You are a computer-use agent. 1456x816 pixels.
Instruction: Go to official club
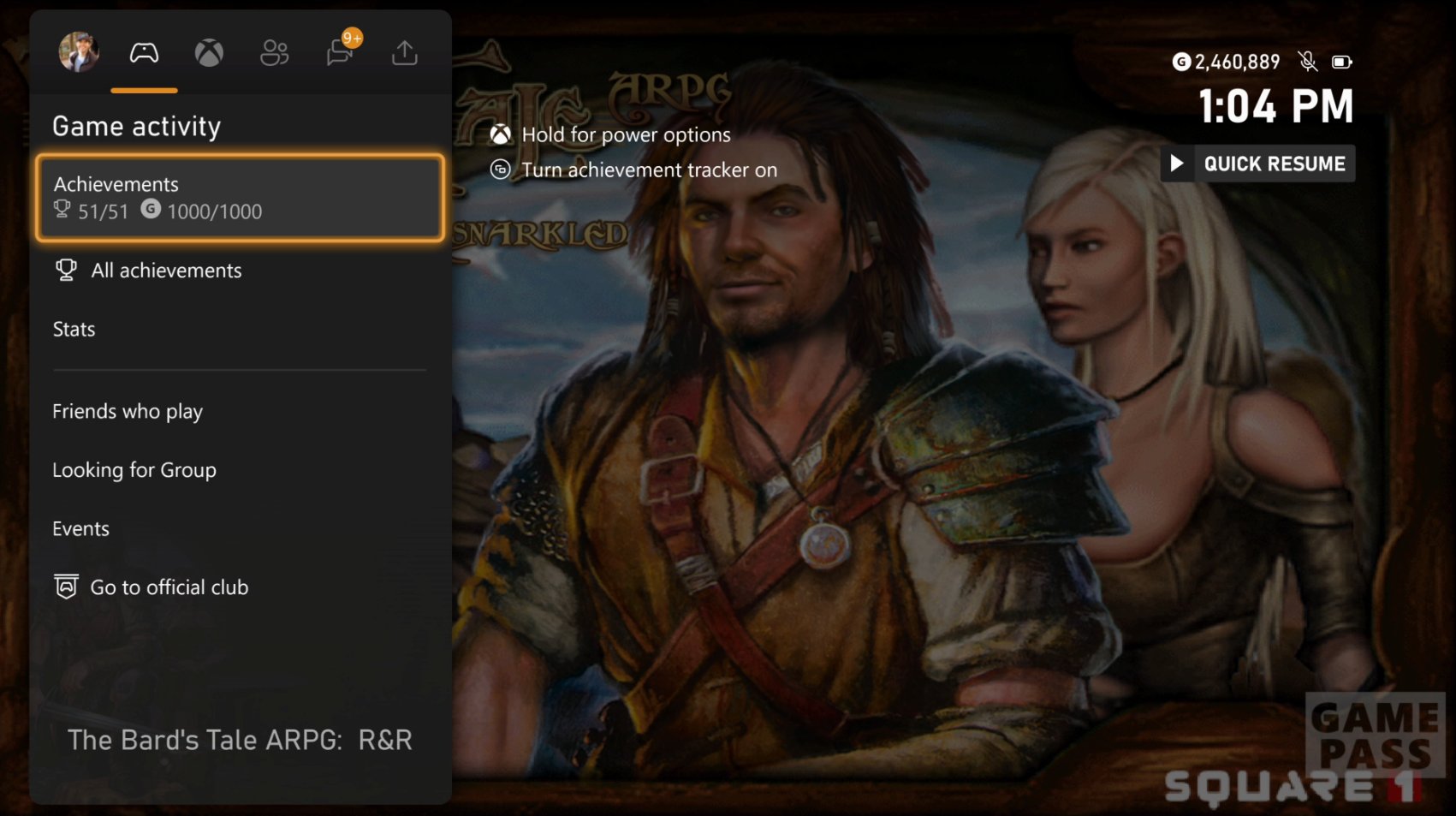click(169, 587)
